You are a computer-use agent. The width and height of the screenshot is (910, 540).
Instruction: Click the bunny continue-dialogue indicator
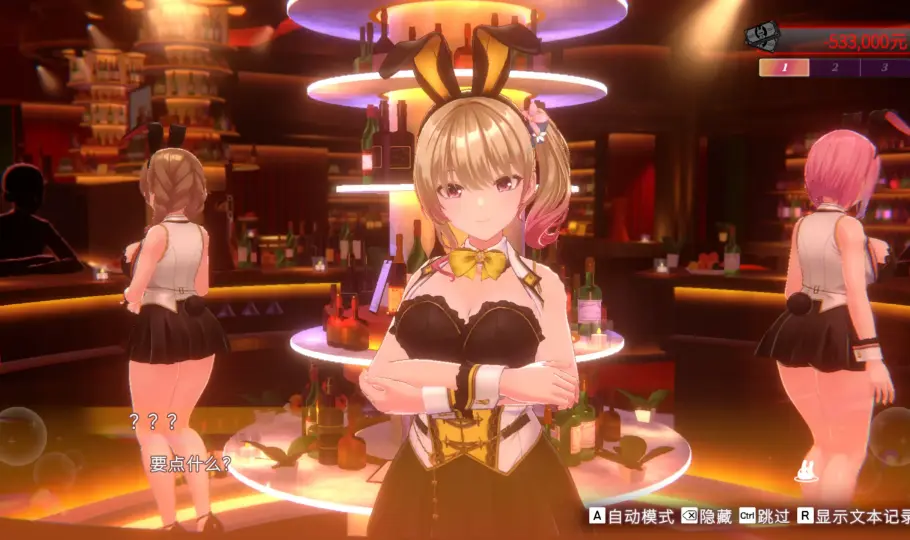[x=806, y=472]
